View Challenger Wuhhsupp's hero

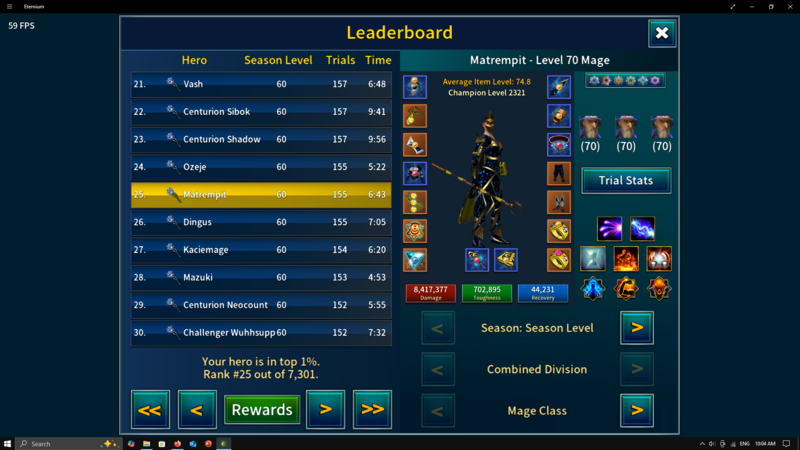tap(261, 332)
